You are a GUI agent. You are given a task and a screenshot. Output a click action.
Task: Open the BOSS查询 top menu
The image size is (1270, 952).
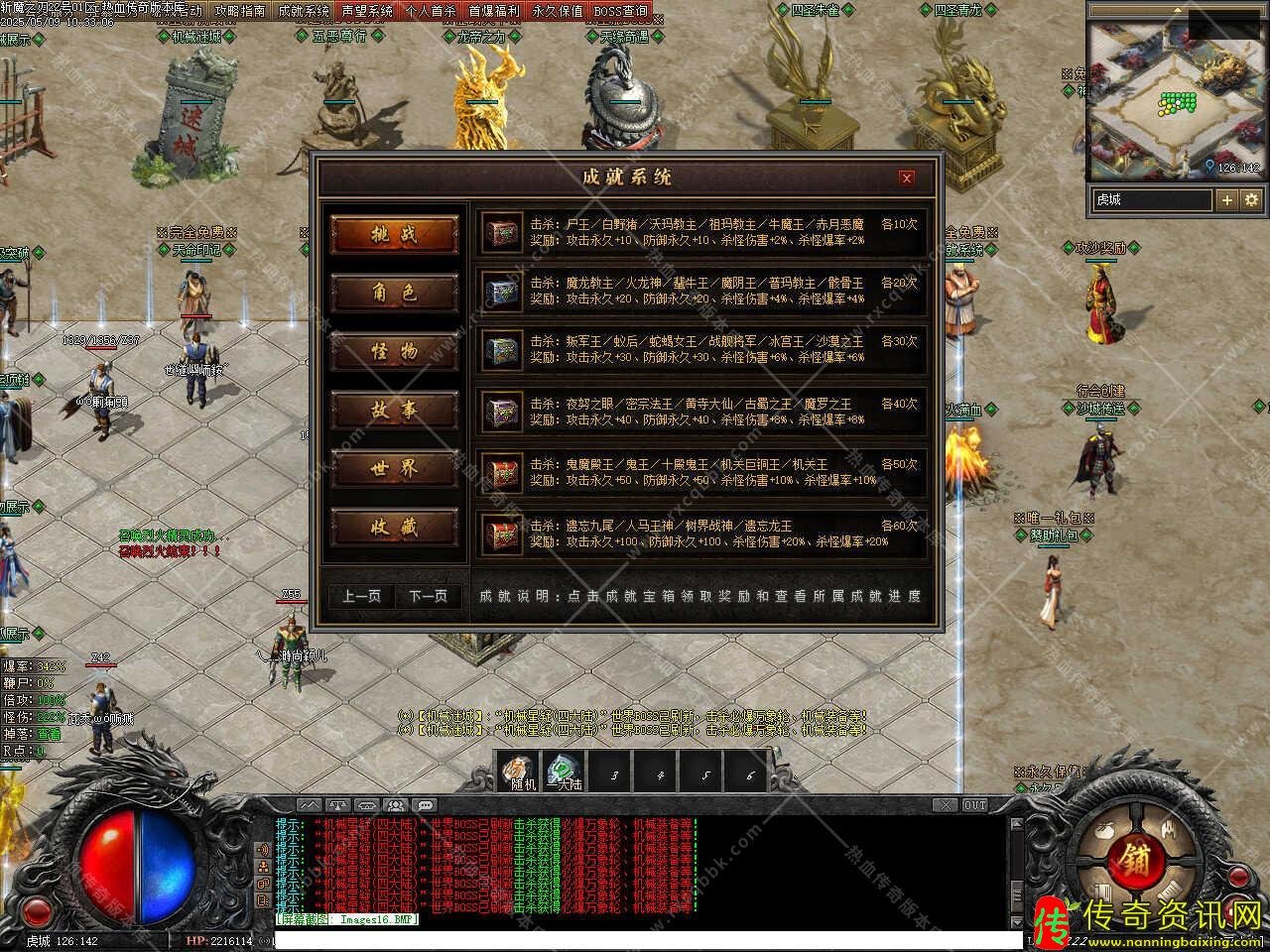pyautogui.click(x=620, y=11)
